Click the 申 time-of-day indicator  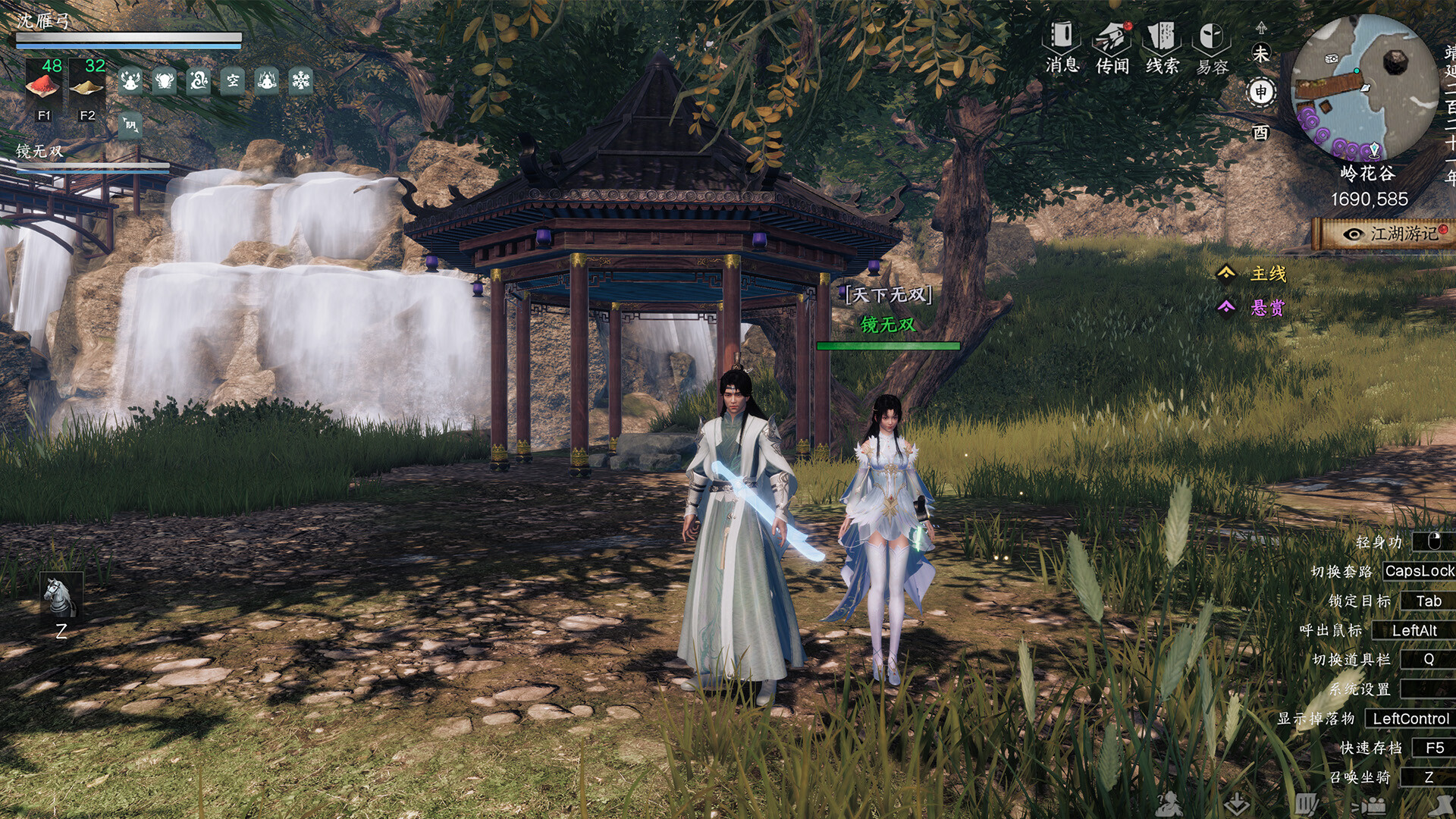[1260, 93]
